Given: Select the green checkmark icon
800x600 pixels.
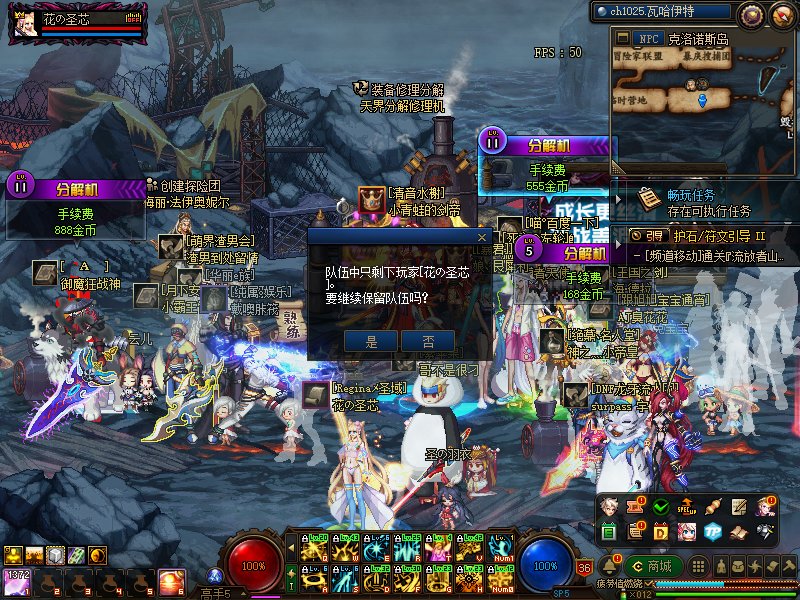Looking at the screenshot, I should [660, 507].
